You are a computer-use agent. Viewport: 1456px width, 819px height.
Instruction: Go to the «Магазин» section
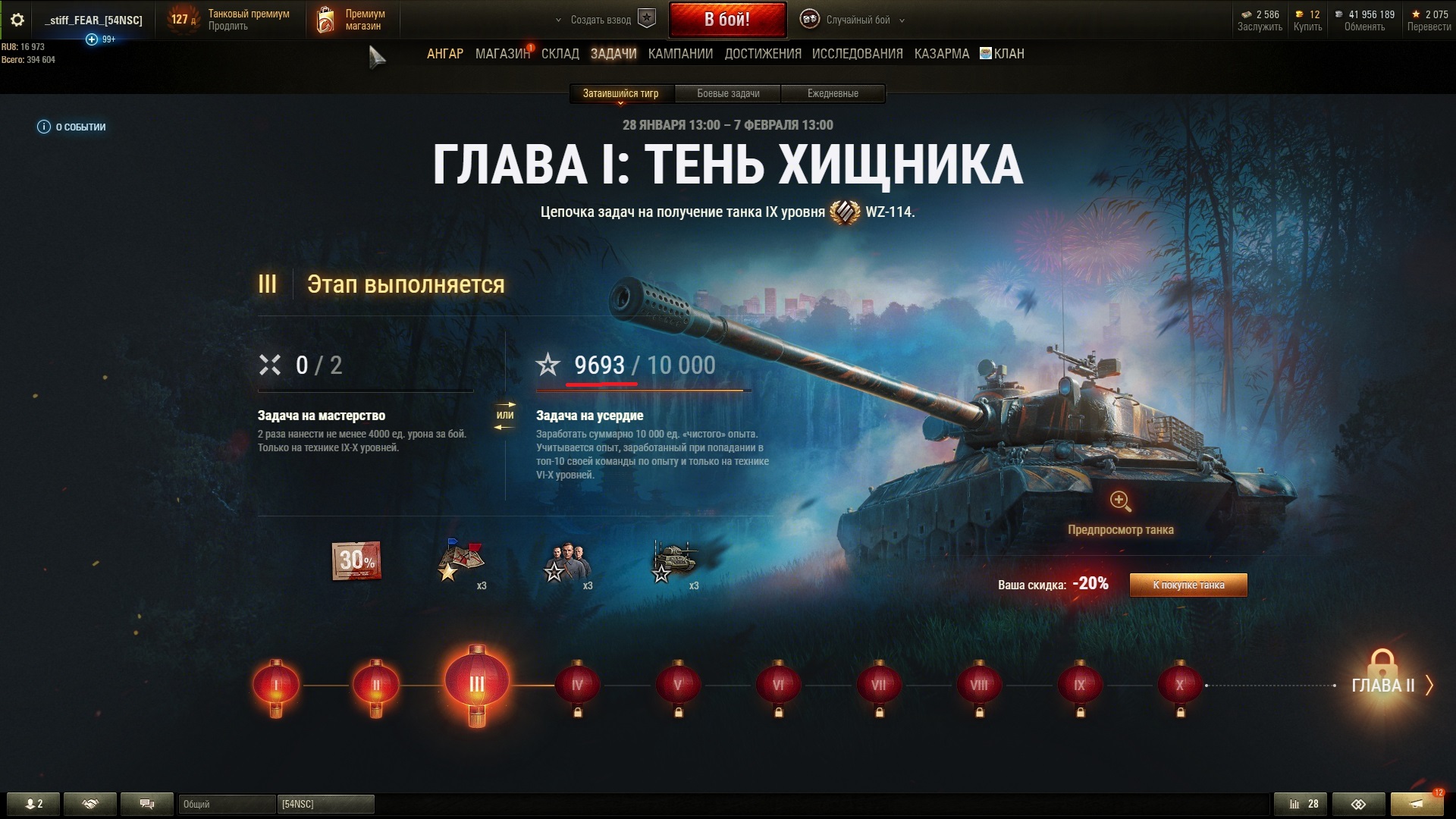pos(502,54)
